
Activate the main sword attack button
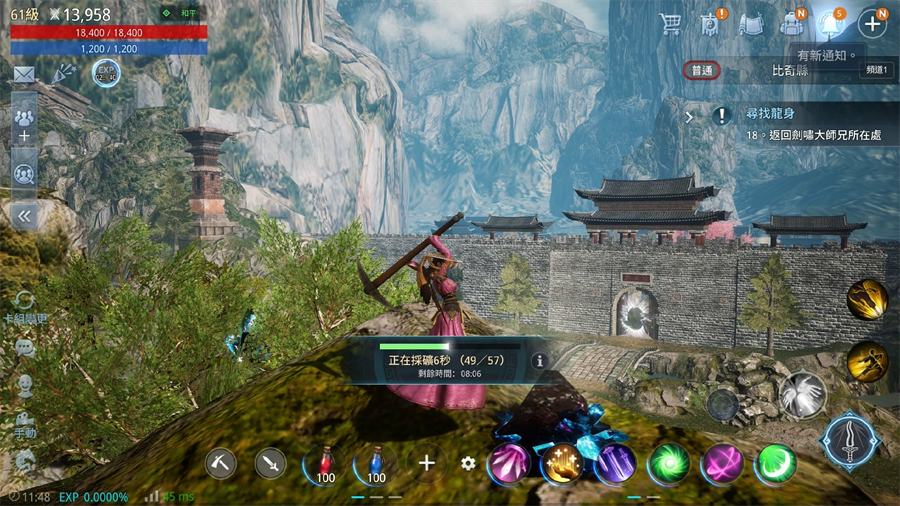[x=850, y=440]
